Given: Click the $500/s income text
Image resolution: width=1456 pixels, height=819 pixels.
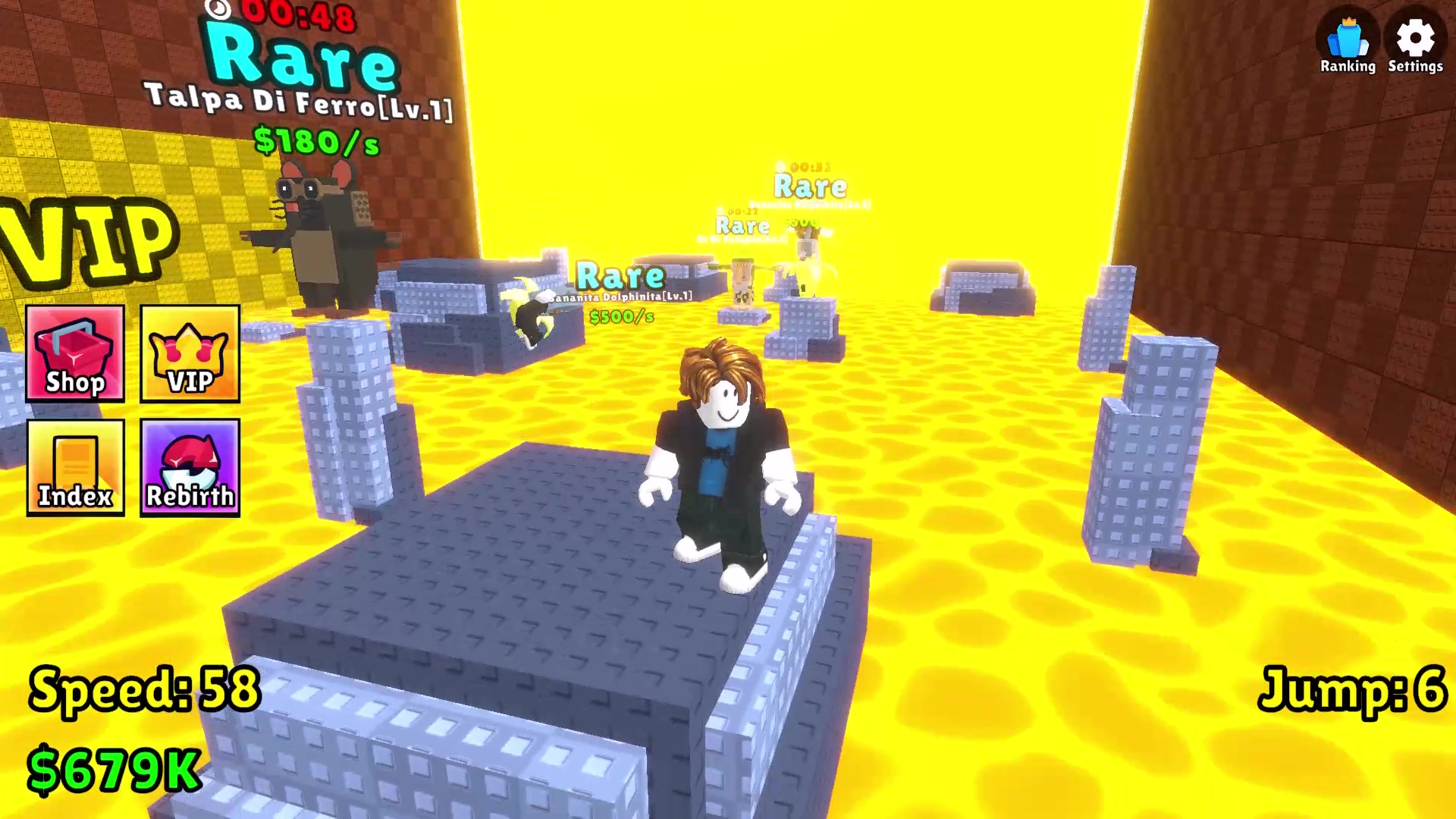Looking at the screenshot, I should coord(622,317).
